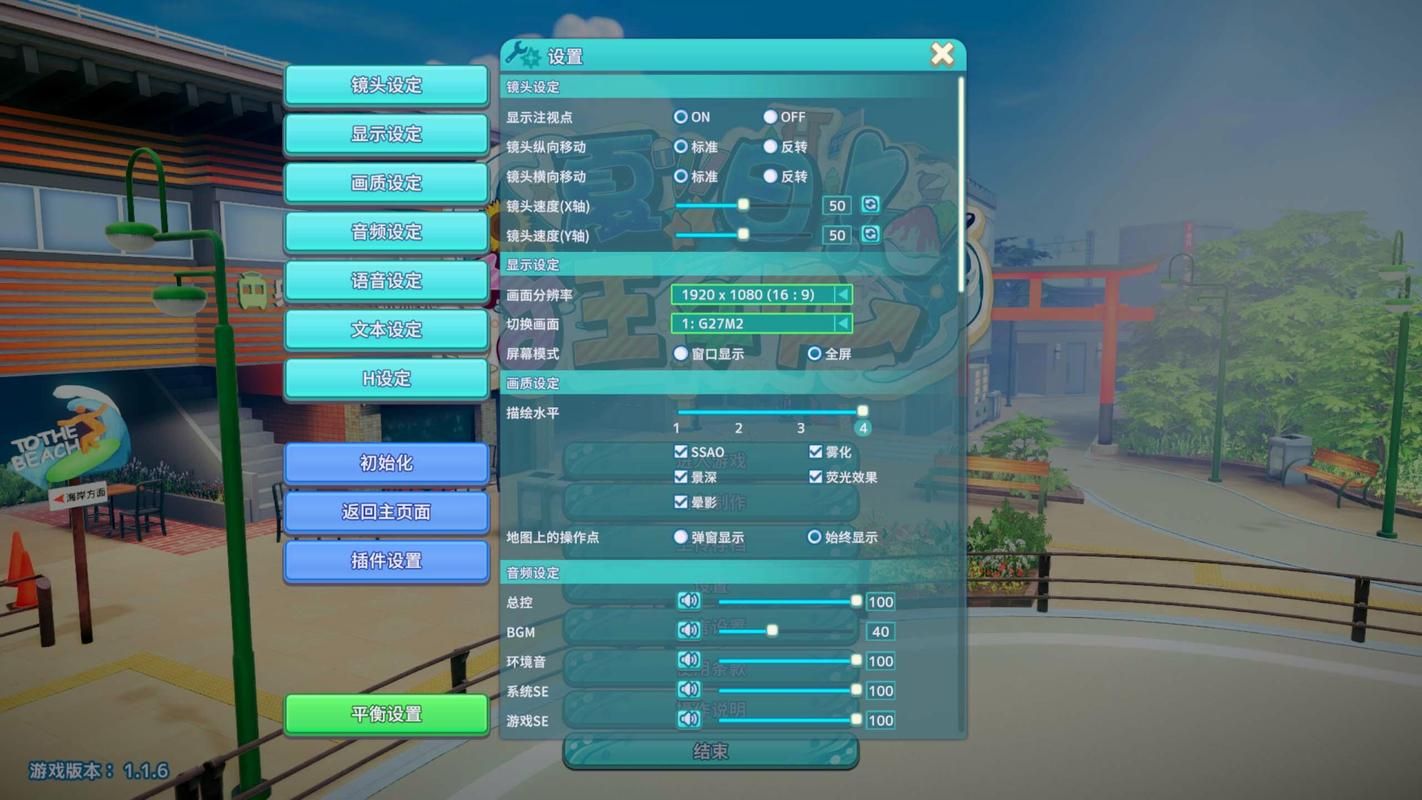Mute the 总控 master volume speaker icon
This screenshot has height=800, width=1422.
687,601
